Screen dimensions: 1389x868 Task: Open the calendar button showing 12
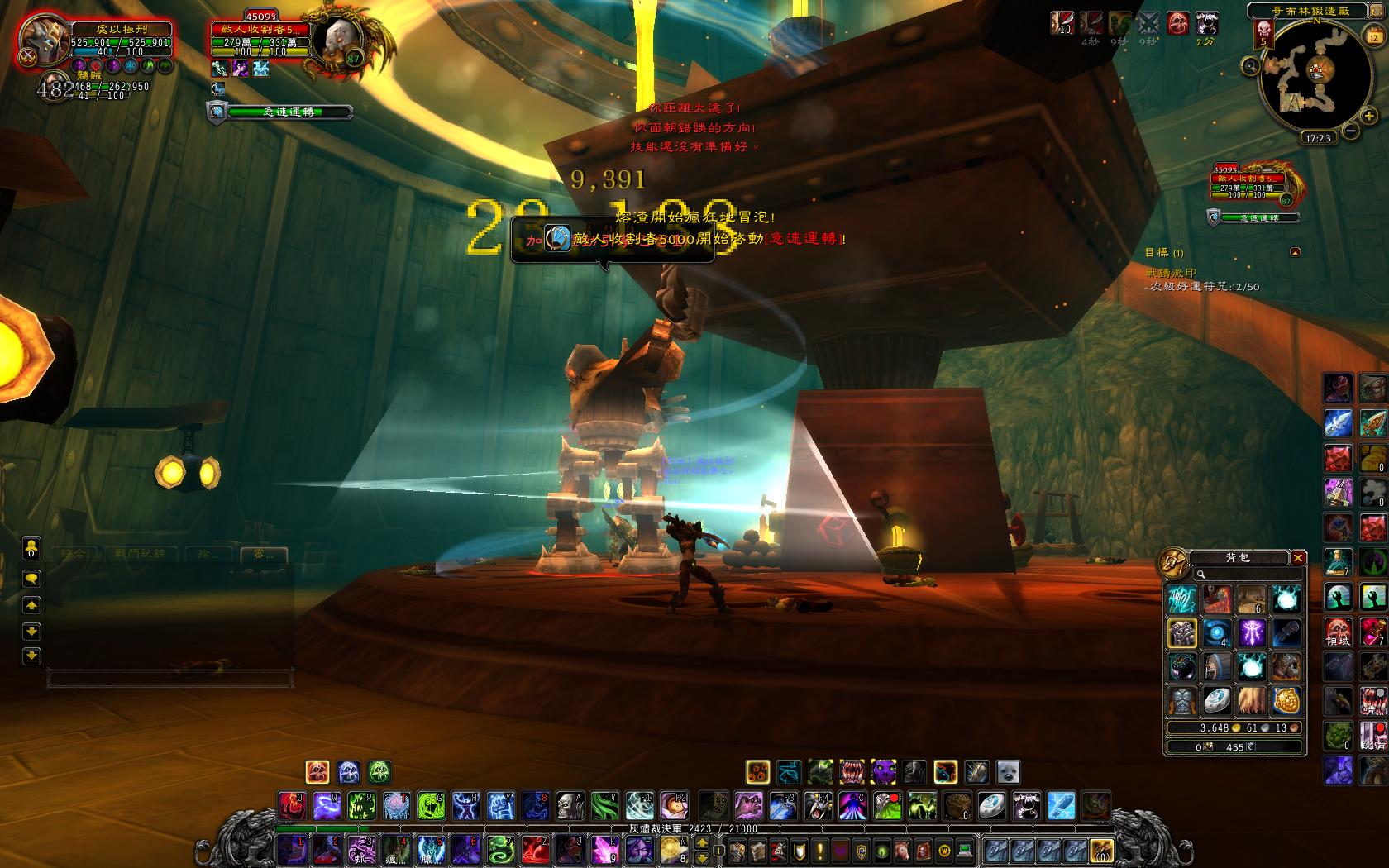point(1373,36)
